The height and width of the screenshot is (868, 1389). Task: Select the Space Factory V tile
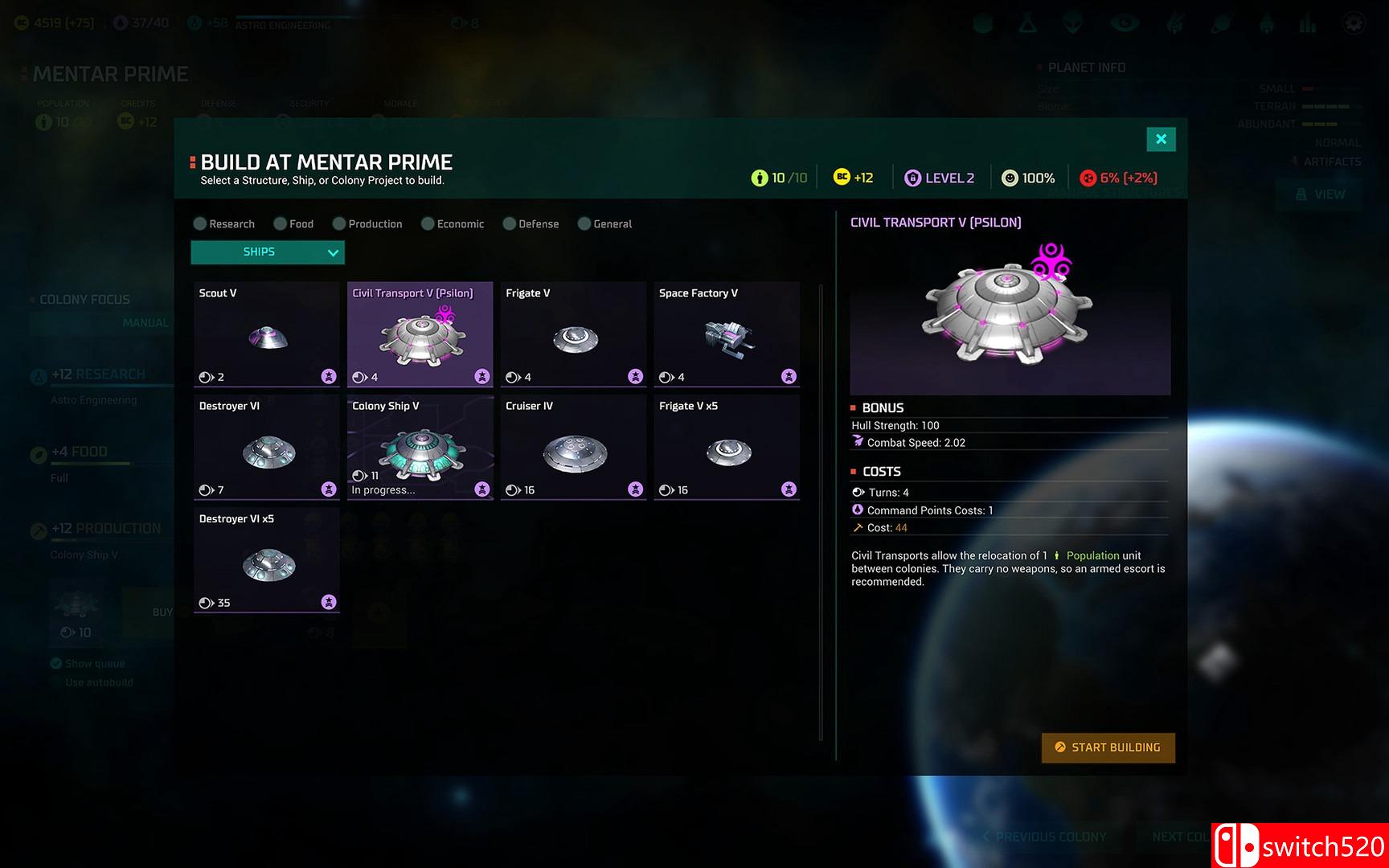click(x=727, y=334)
